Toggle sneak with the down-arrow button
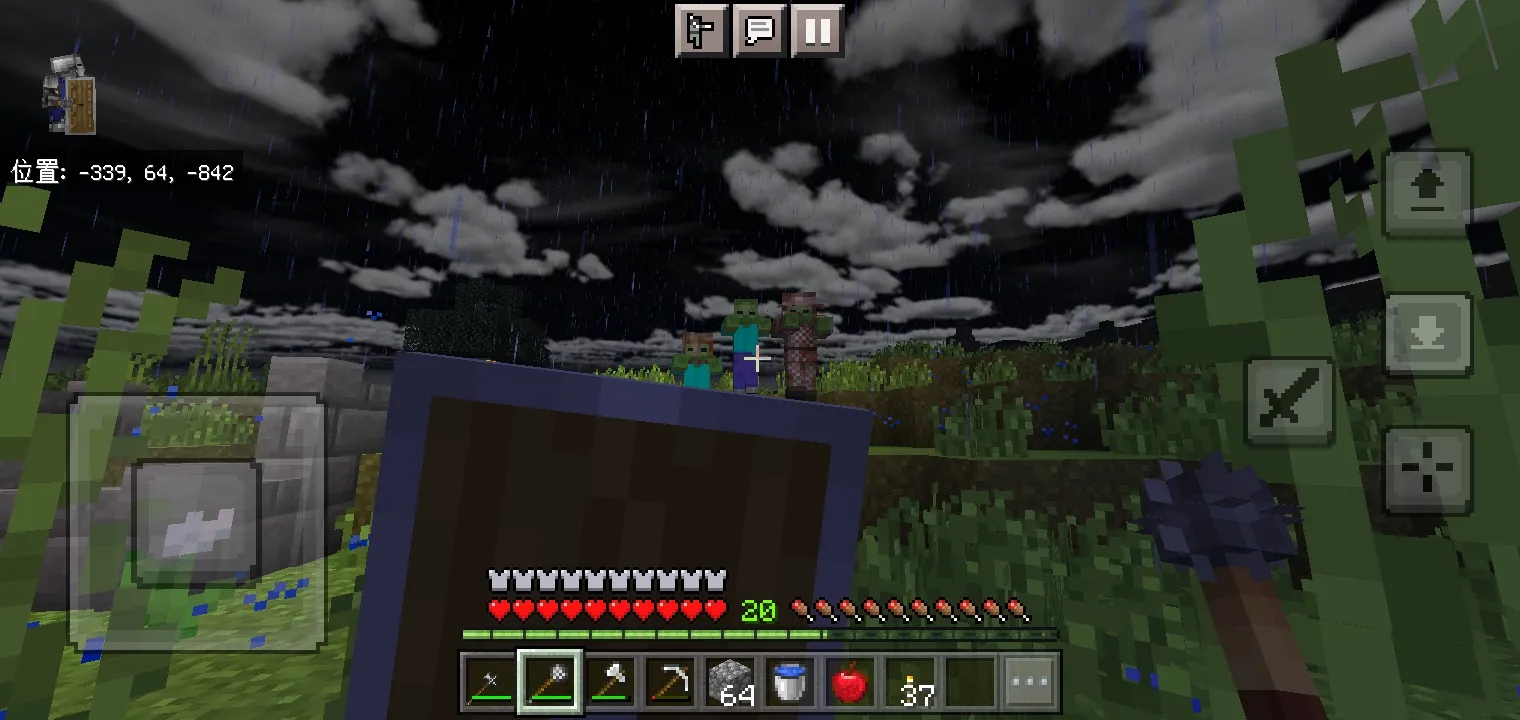This screenshot has height=720, width=1520. pyautogui.click(x=1428, y=334)
